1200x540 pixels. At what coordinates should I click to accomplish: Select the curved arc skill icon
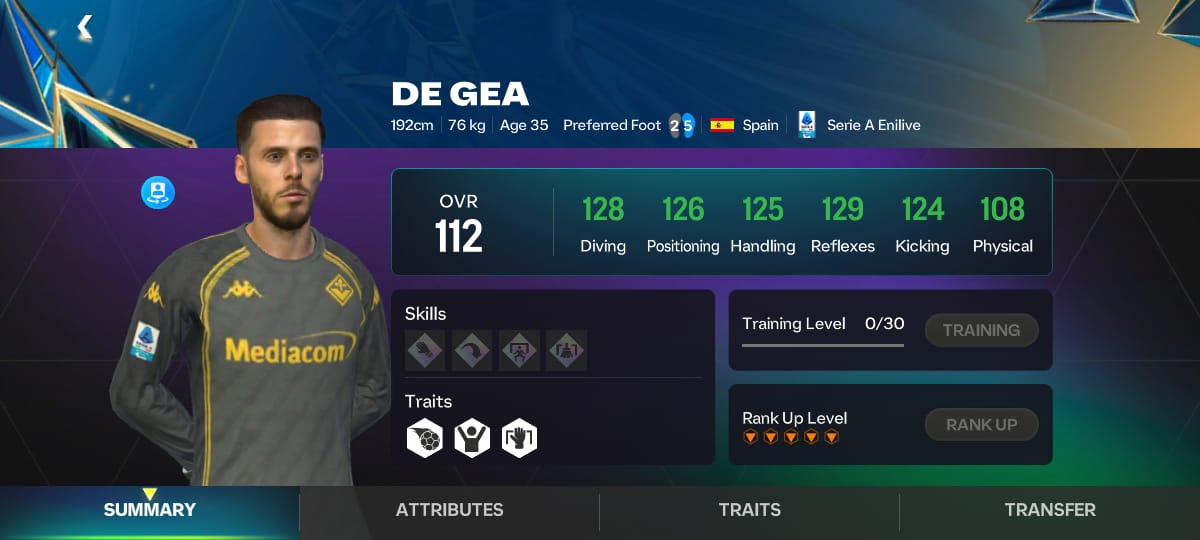coord(472,350)
